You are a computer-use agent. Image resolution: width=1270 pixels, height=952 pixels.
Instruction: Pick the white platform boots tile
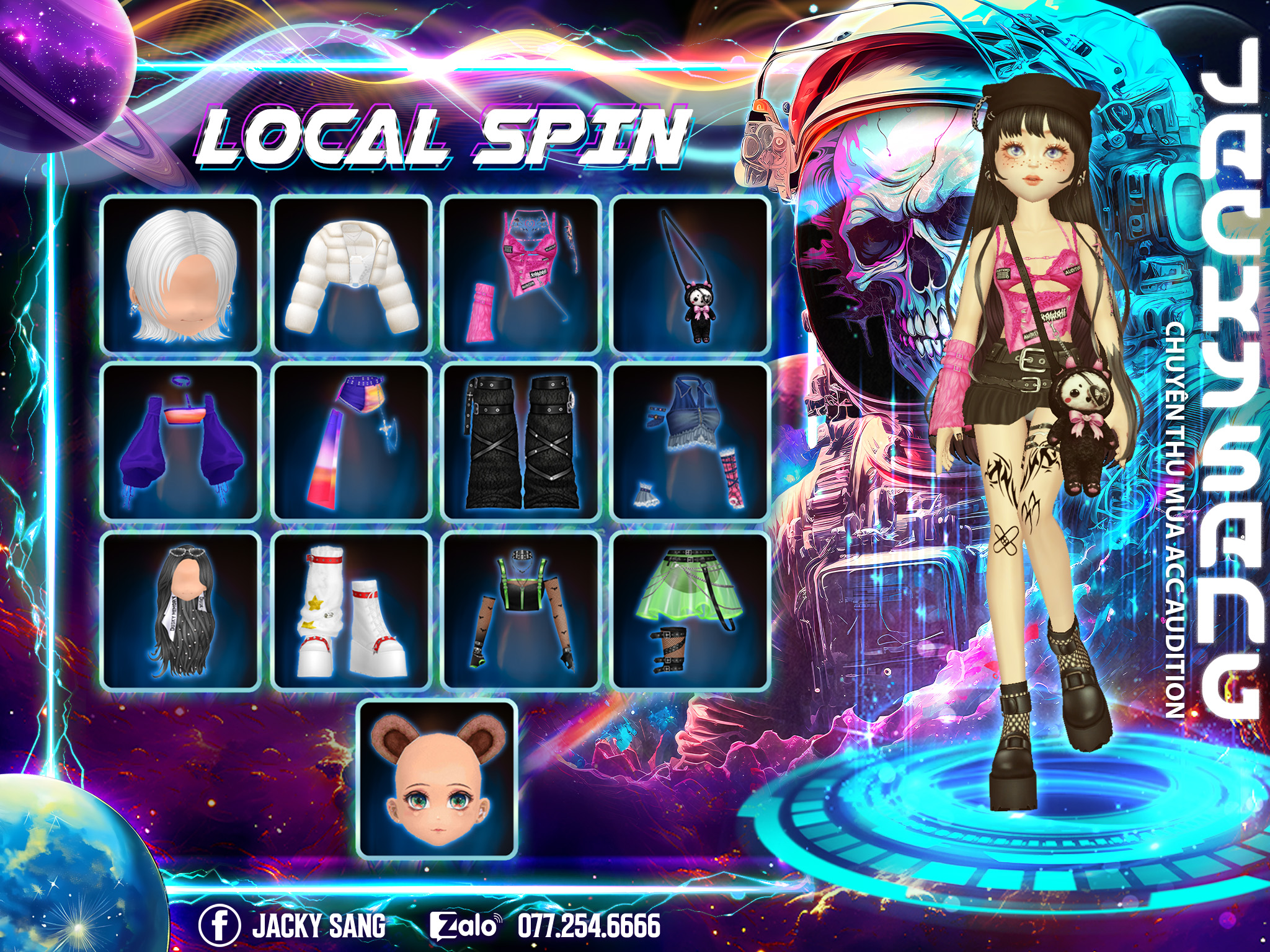[x=352, y=610]
